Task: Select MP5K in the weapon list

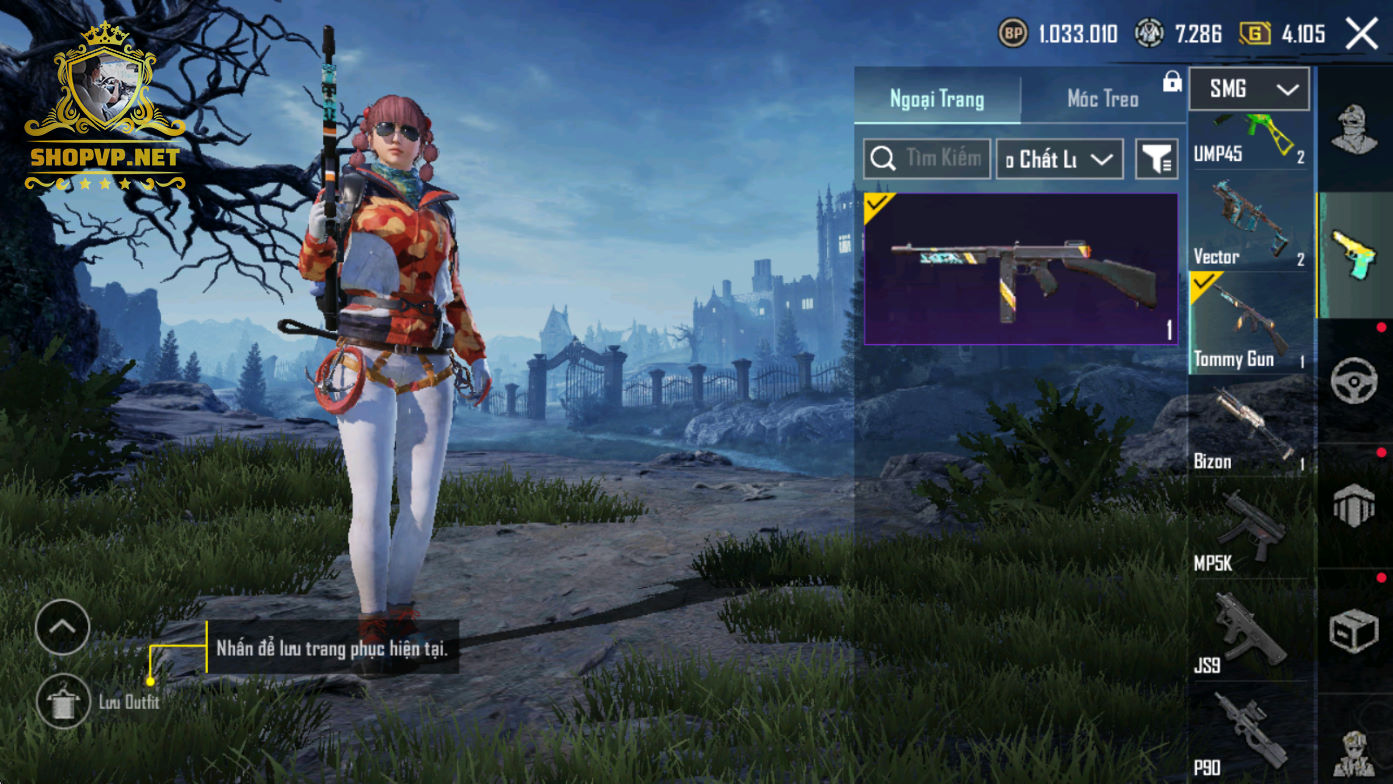Action: [x=1249, y=530]
